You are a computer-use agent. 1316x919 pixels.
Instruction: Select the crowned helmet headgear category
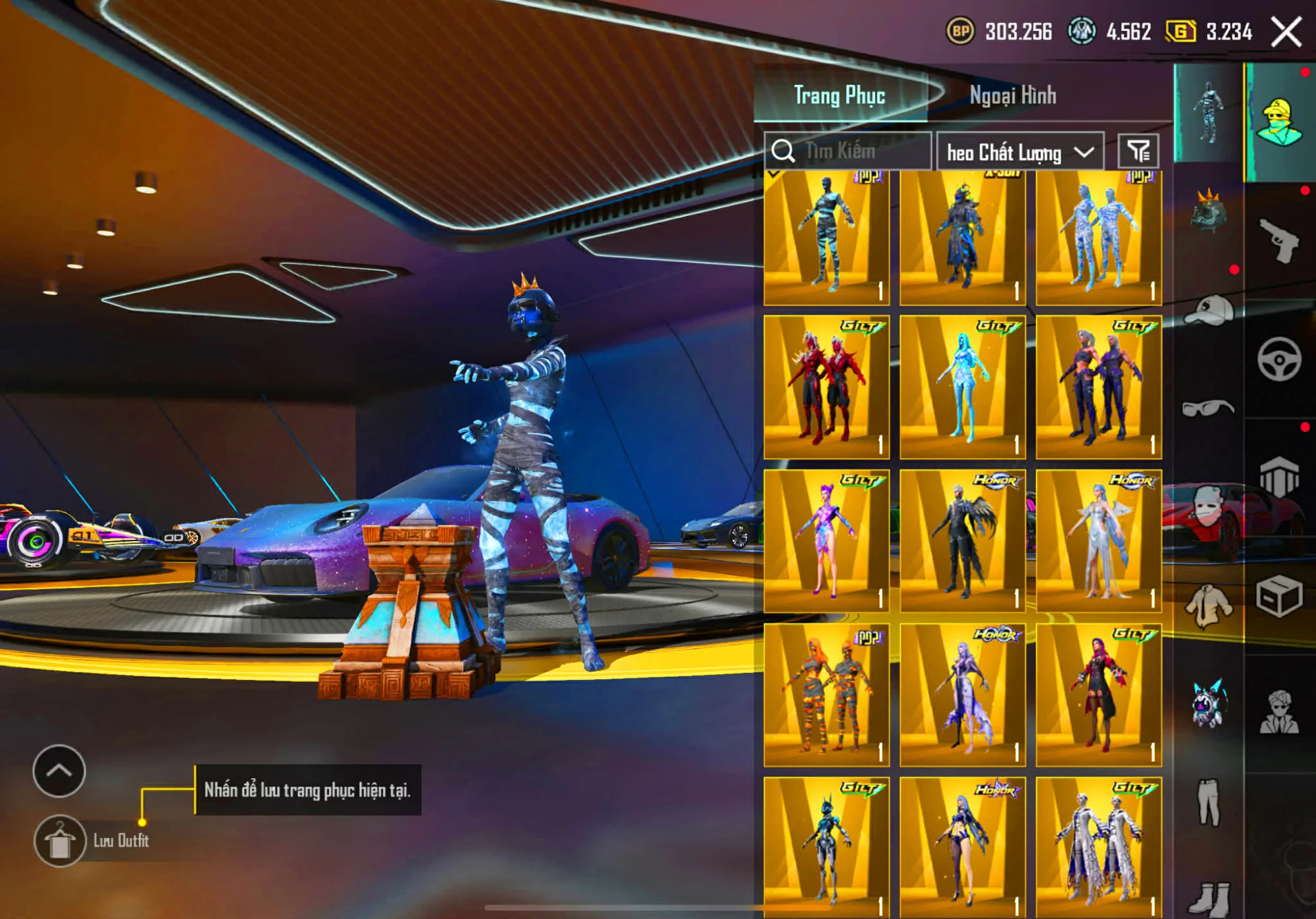(x=1208, y=212)
